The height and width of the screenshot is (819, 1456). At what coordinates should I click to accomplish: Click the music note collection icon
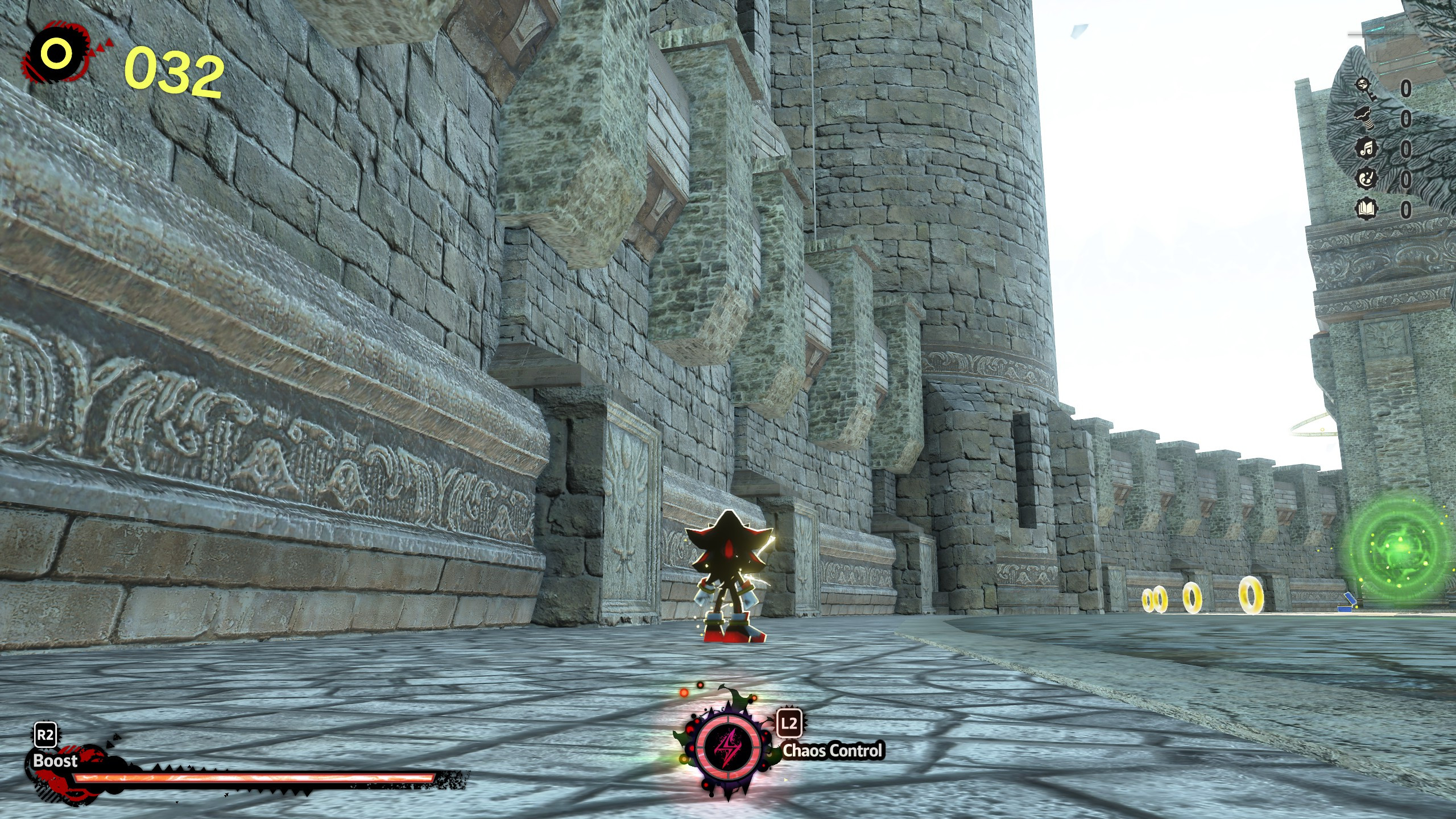click(x=1367, y=147)
